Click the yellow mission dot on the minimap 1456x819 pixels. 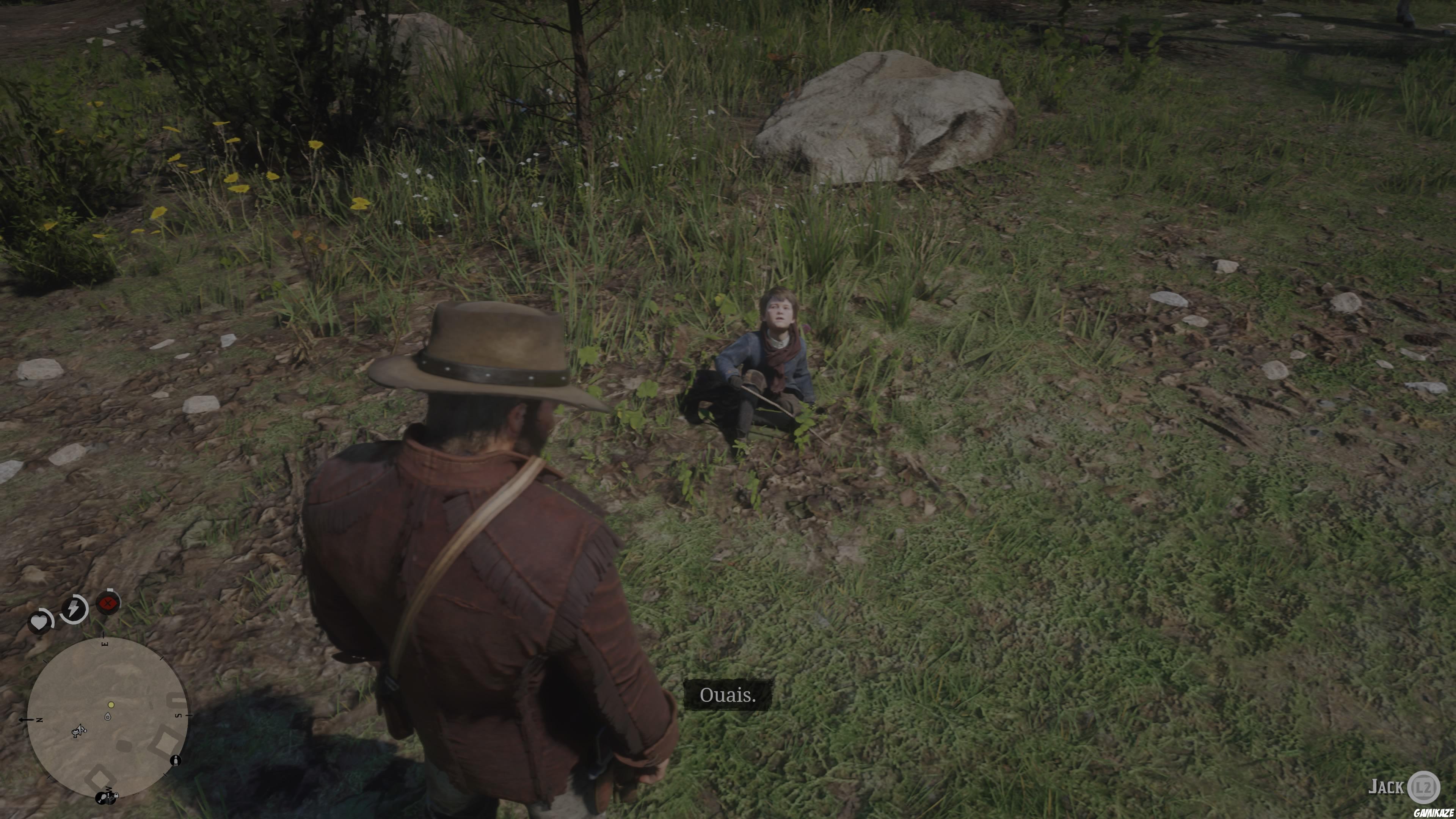pyautogui.click(x=111, y=705)
